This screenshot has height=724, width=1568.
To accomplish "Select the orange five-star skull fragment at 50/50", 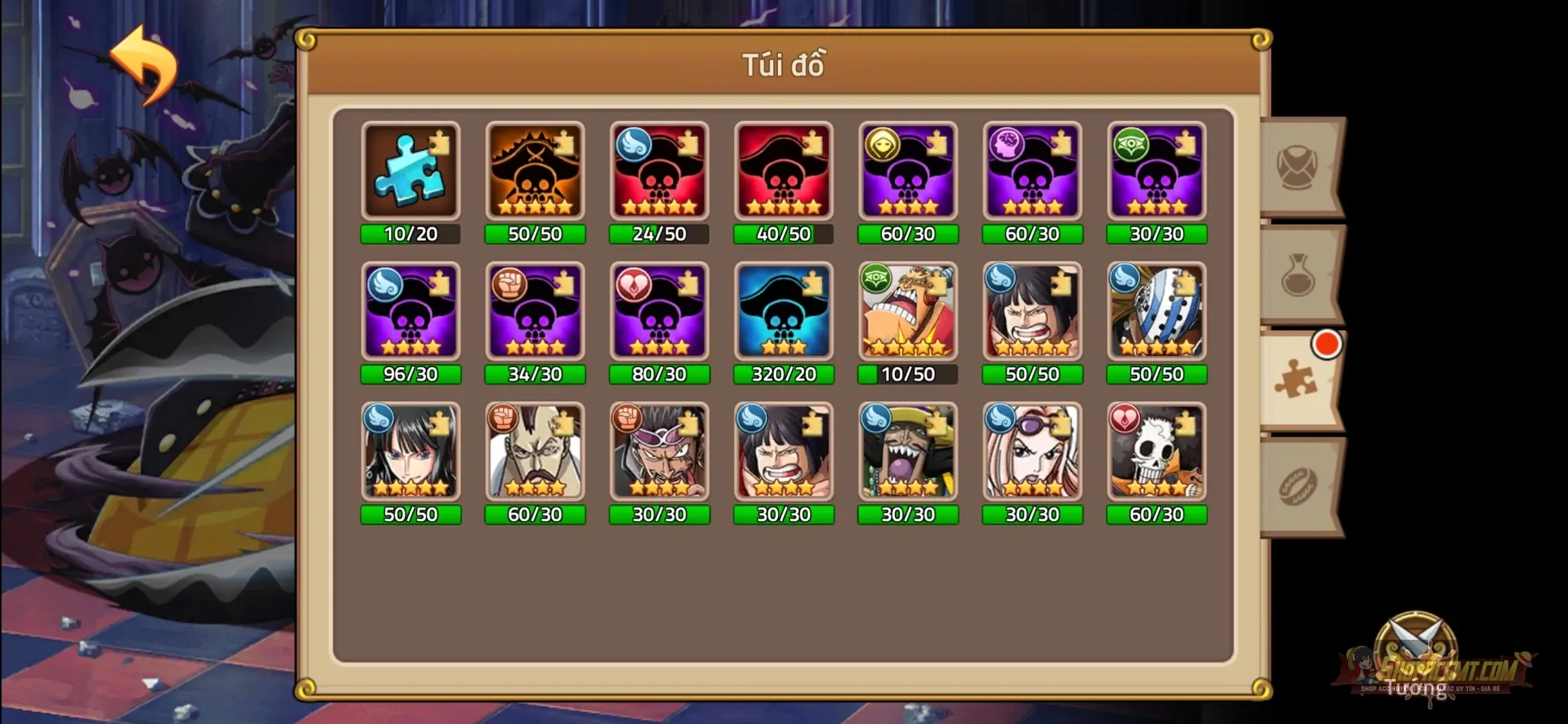I will pyautogui.click(x=536, y=170).
